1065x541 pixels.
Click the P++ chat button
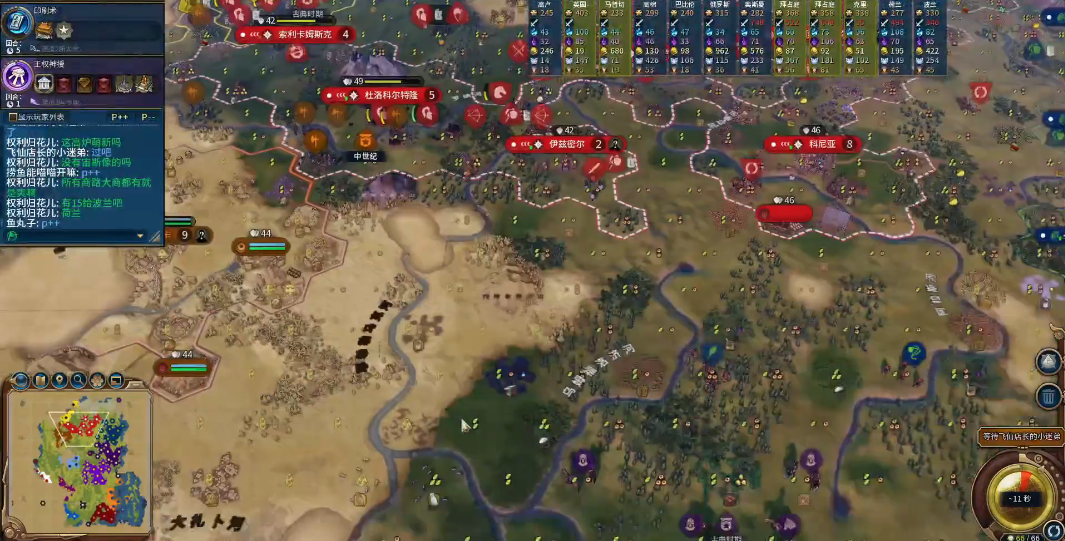pos(120,117)
